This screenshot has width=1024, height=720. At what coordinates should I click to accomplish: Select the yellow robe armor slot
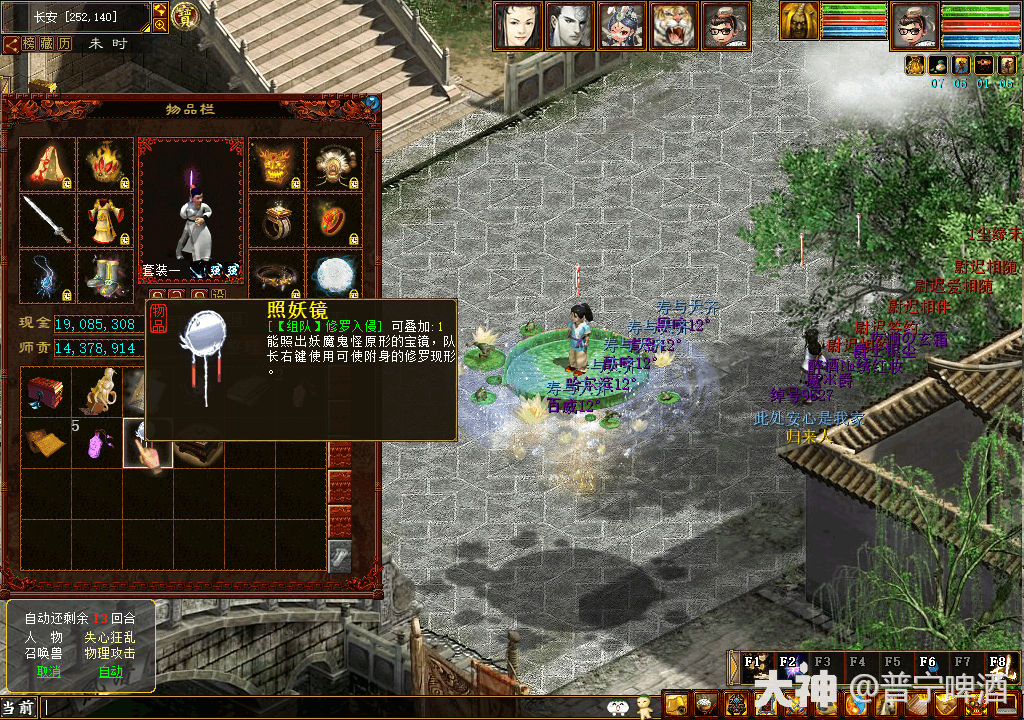[x=105, y=220]
